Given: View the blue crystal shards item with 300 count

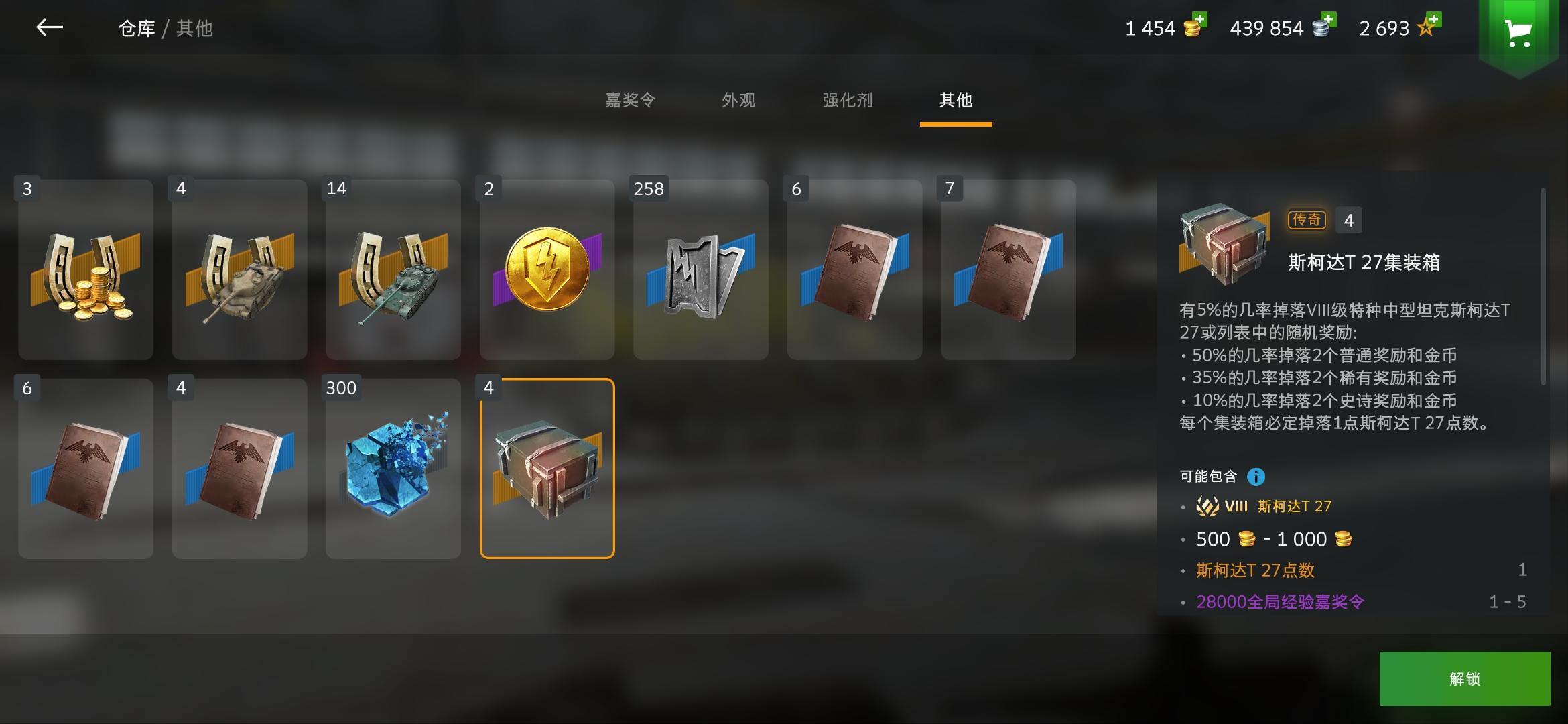Looking at the screenshot, I should [393, 468].
